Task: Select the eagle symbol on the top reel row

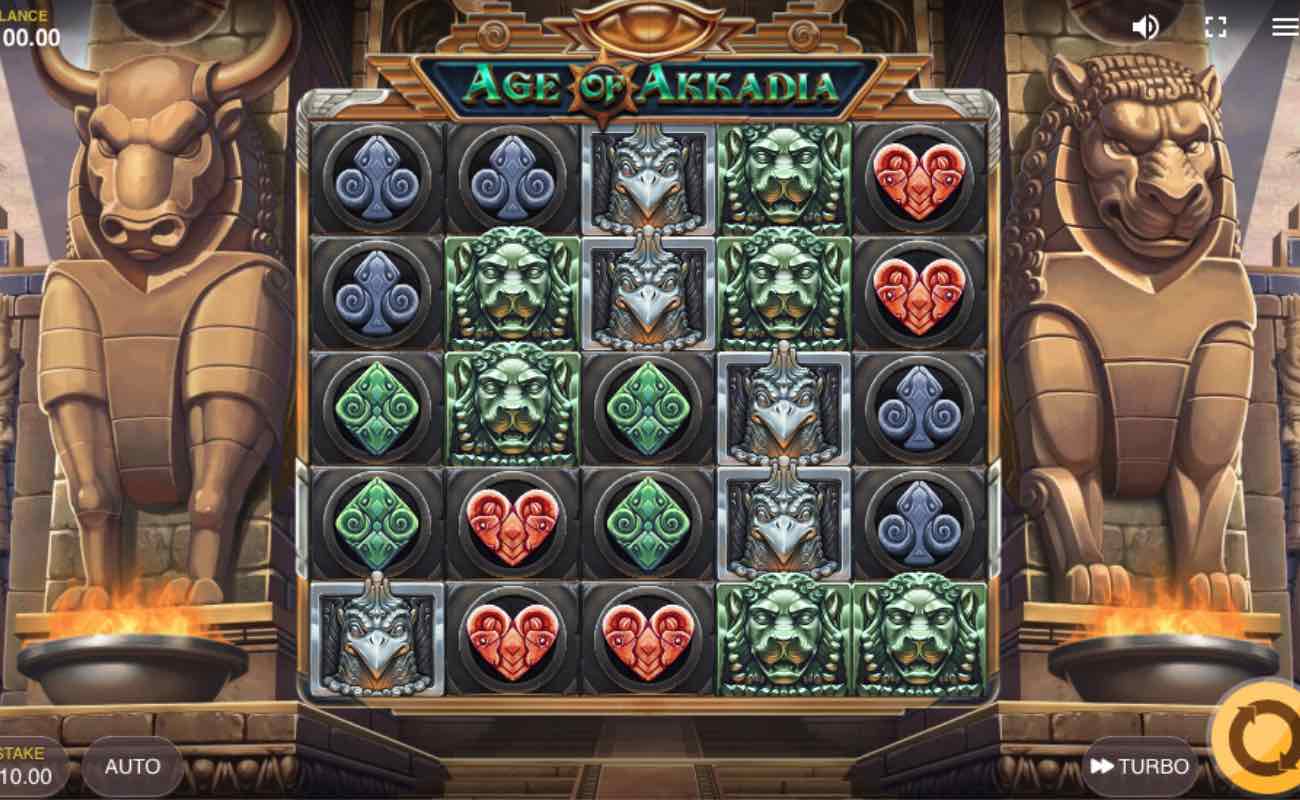Action: point(648,180)
